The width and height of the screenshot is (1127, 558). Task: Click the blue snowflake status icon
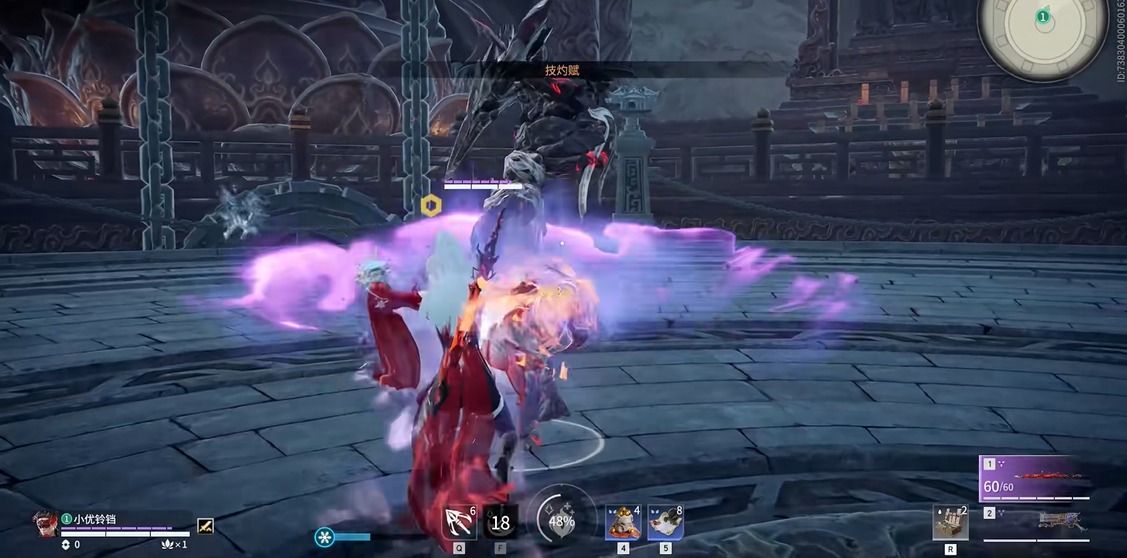pyautogui.click(x=325, y=537)
